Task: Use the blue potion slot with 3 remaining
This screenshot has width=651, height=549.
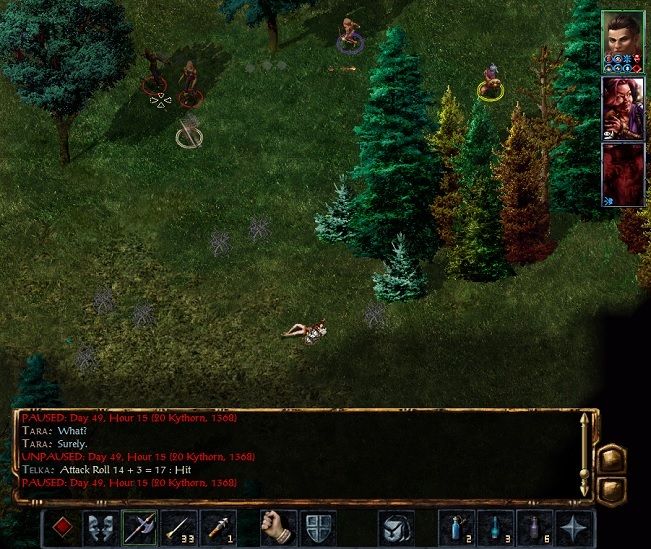Action: pos(496,526)
